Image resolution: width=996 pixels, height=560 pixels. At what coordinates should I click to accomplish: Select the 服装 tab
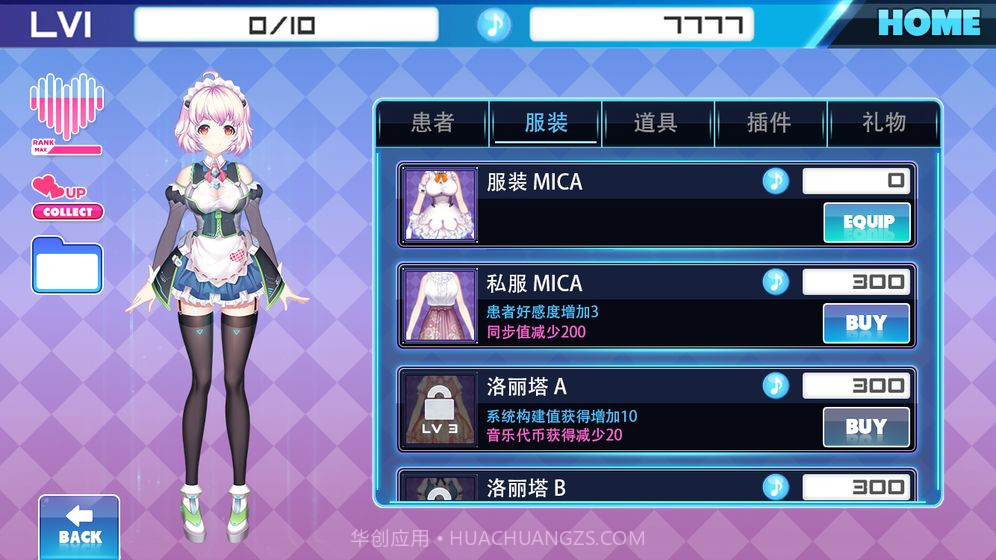tap(546, 123)
